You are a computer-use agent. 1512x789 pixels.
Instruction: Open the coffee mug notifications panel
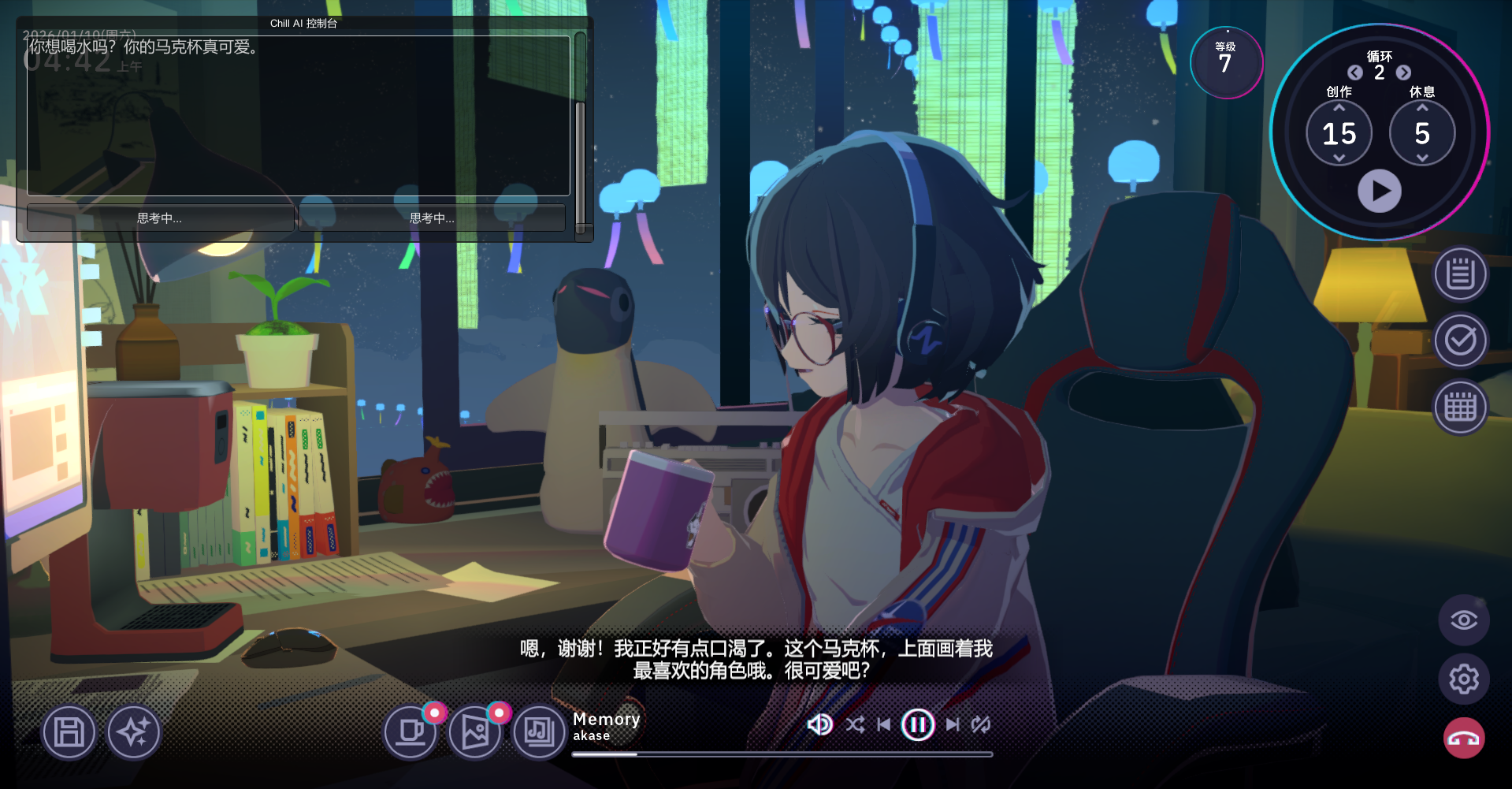[x=411, y=731]
